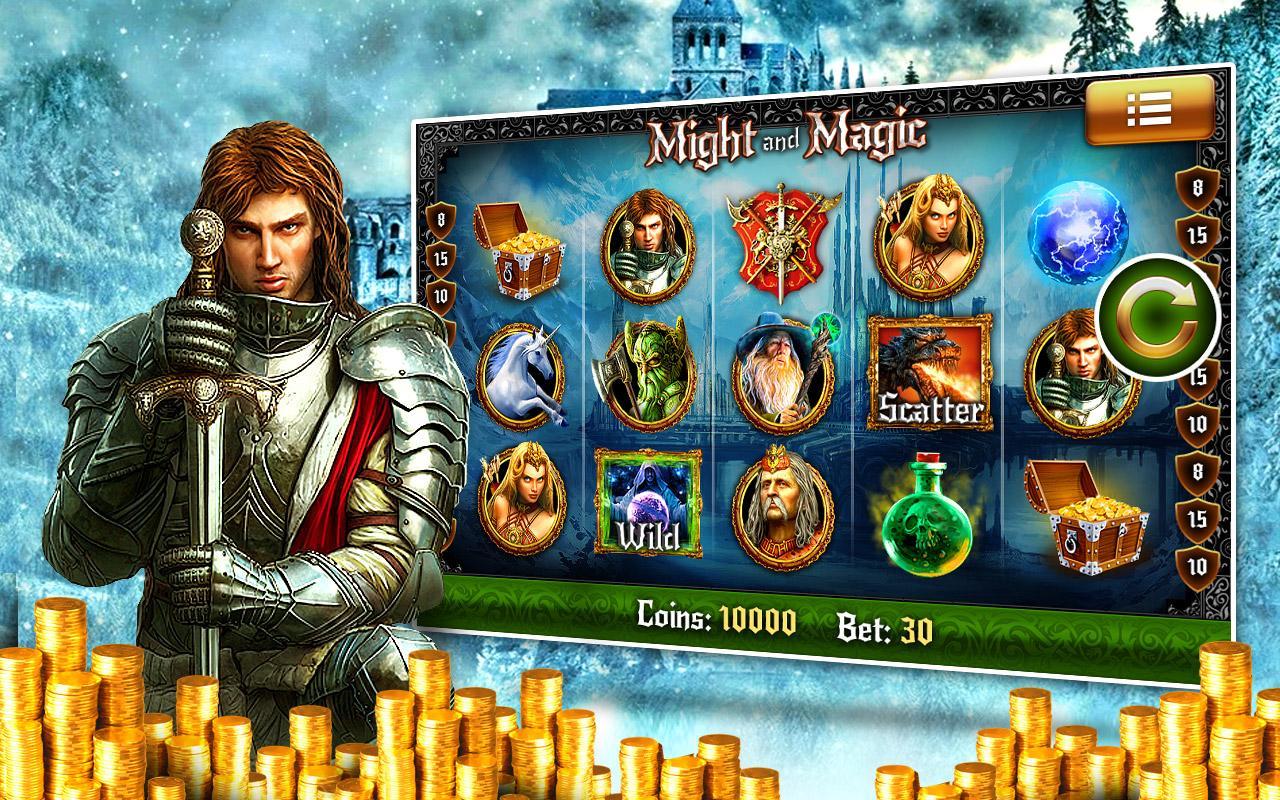Tap the treasure chest symbol on the first reel

click(x=522, y=250)
